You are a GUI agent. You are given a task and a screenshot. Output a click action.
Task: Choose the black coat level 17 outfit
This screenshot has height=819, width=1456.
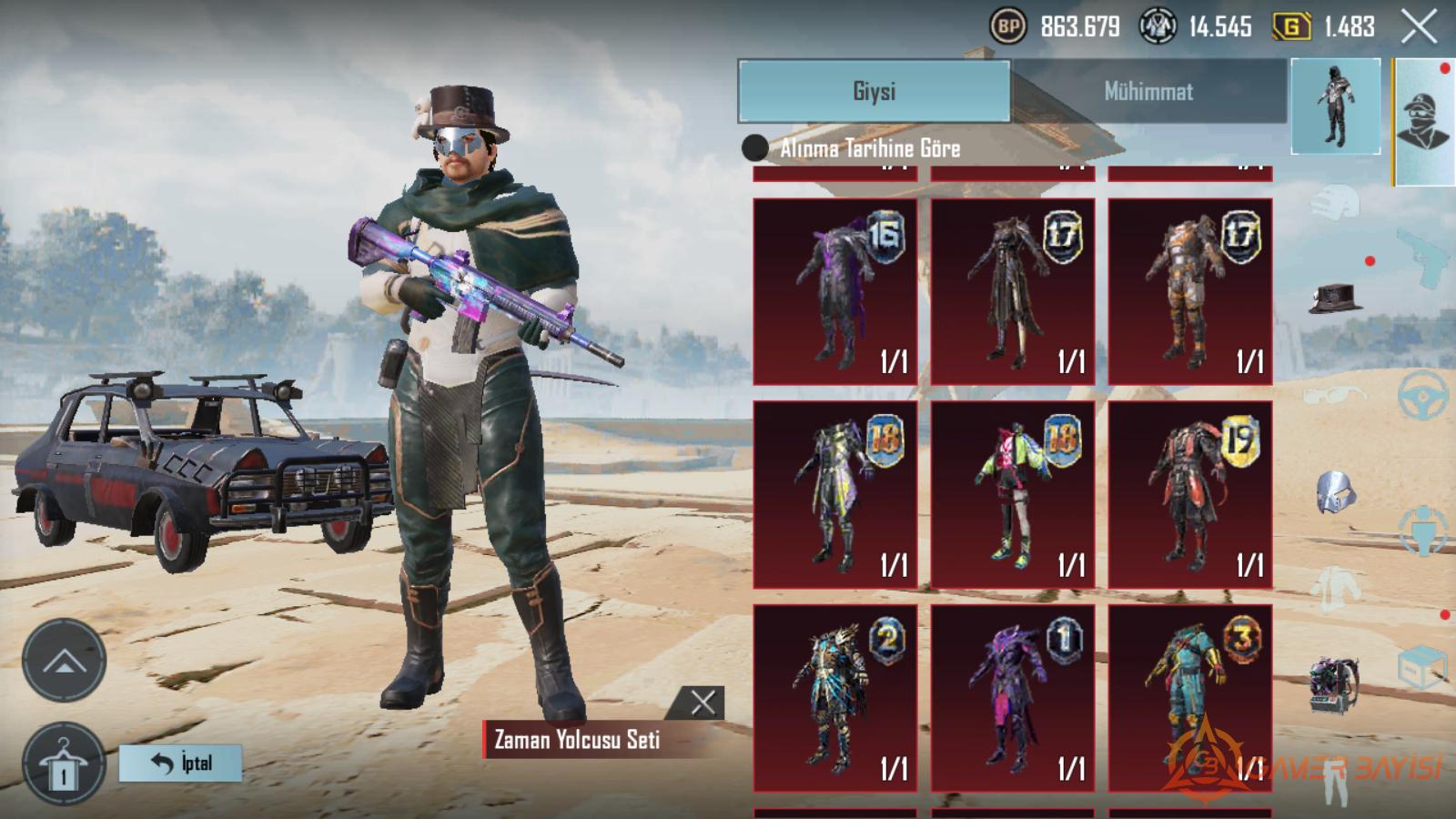(1012, 291)
